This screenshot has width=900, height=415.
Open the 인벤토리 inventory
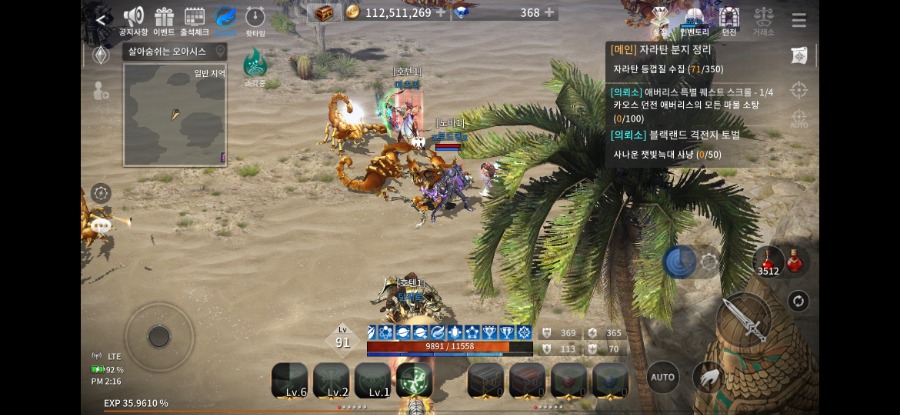click(x=694, y=20)
